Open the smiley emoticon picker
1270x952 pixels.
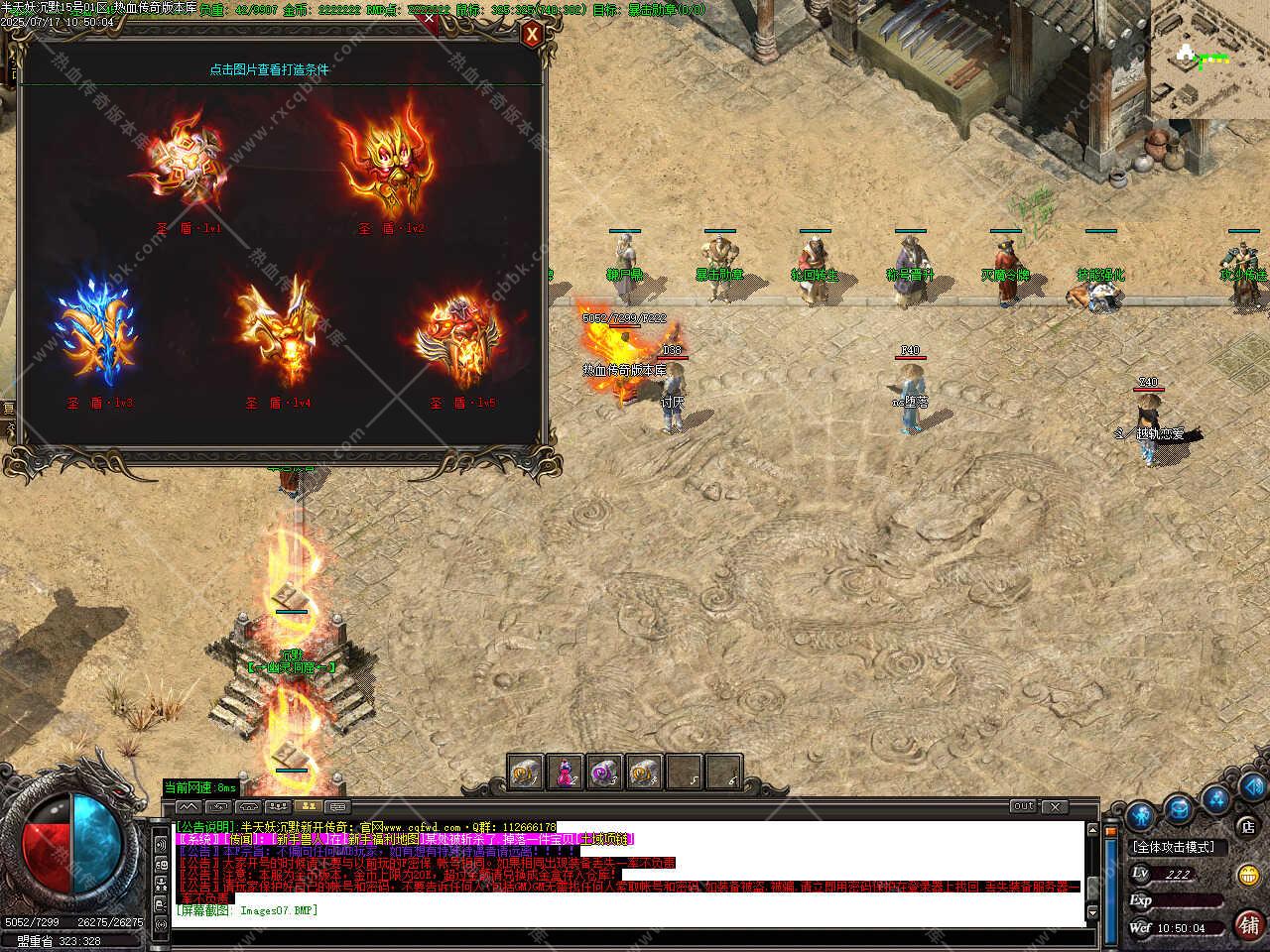(x=1248, y=875)
